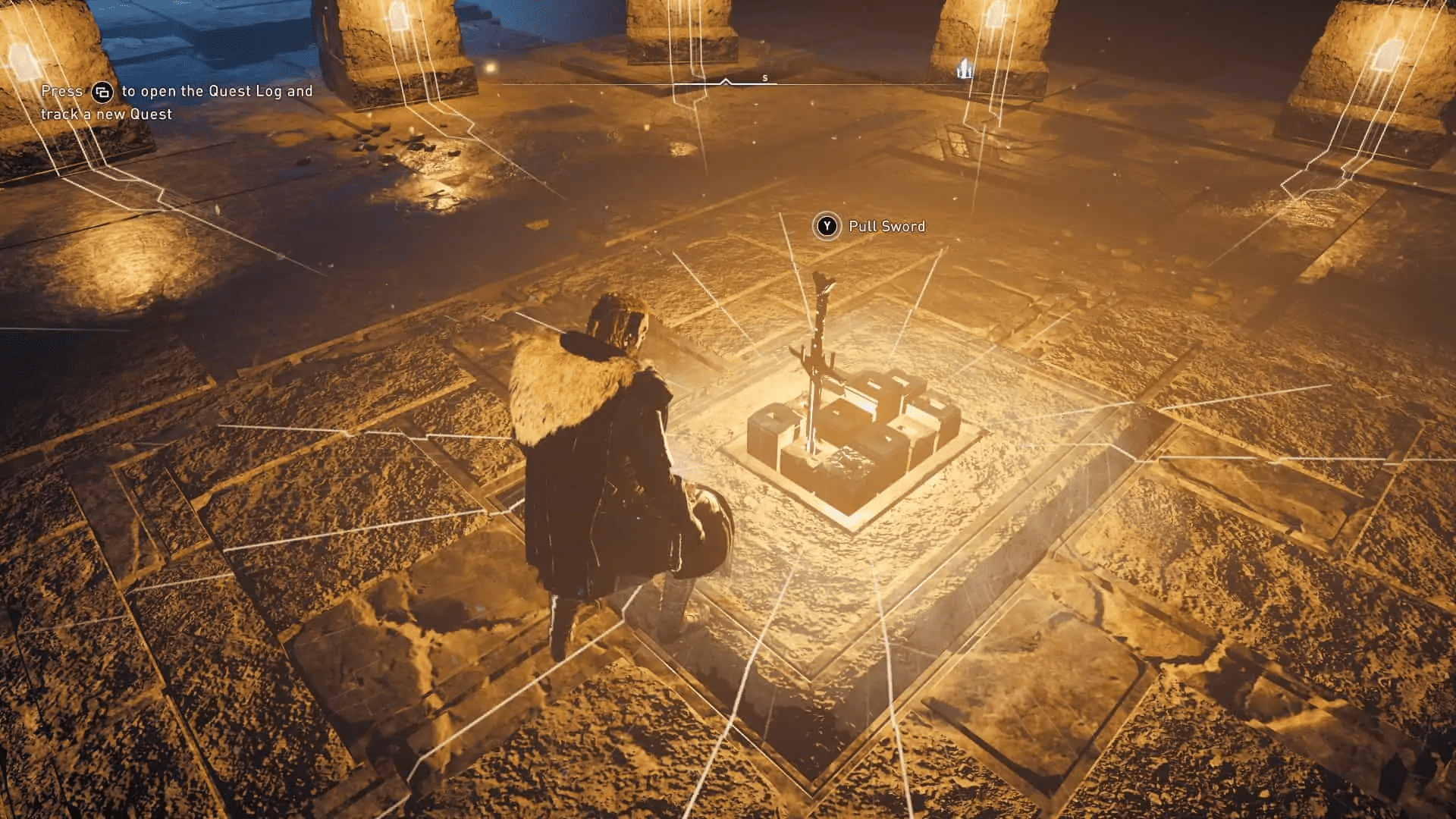Select the Y button prompt circle
The width and height of the screenshot is (1456, 819).
(x=828, y=226)
